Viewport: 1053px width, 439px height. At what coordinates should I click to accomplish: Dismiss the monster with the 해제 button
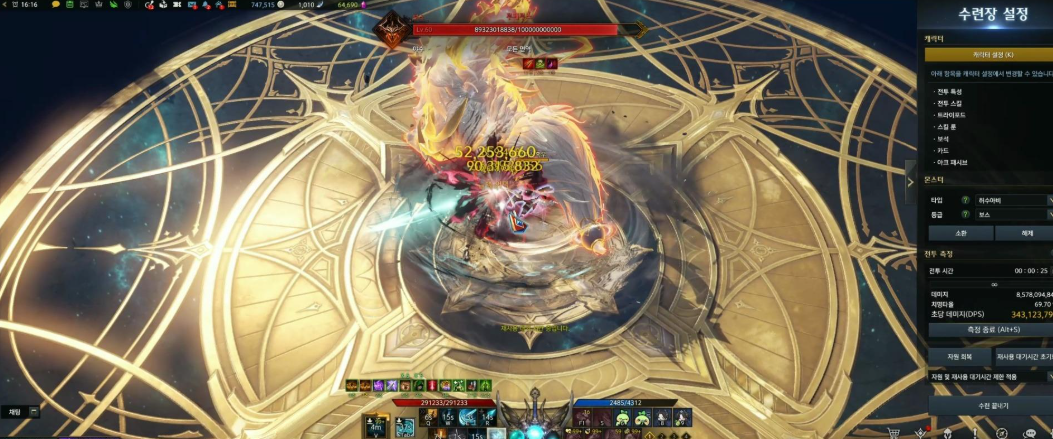pyautogui.click(x=1027, y=233)
